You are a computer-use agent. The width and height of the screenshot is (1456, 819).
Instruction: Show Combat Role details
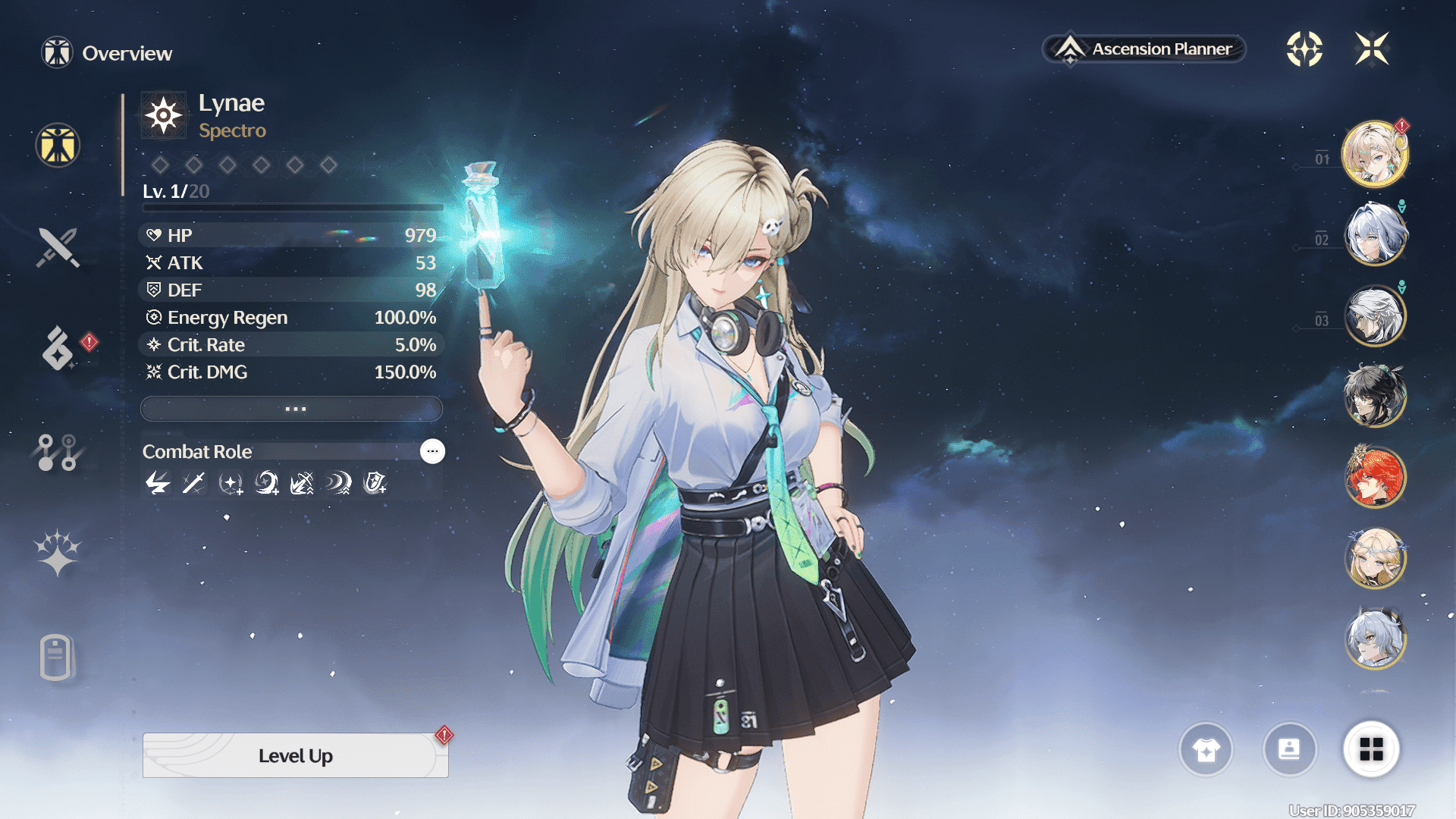click(x=432, y=451)
